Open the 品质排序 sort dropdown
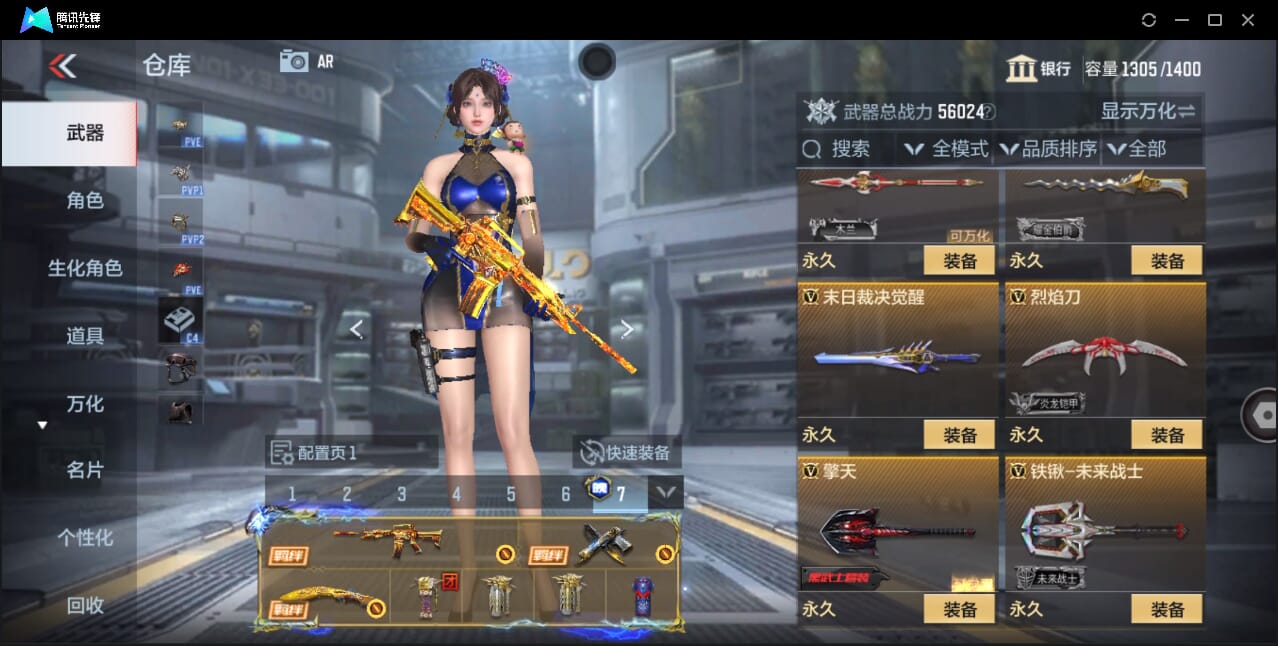The width and height of the screenshot is (1278, 646). (x=1049, y=149)
